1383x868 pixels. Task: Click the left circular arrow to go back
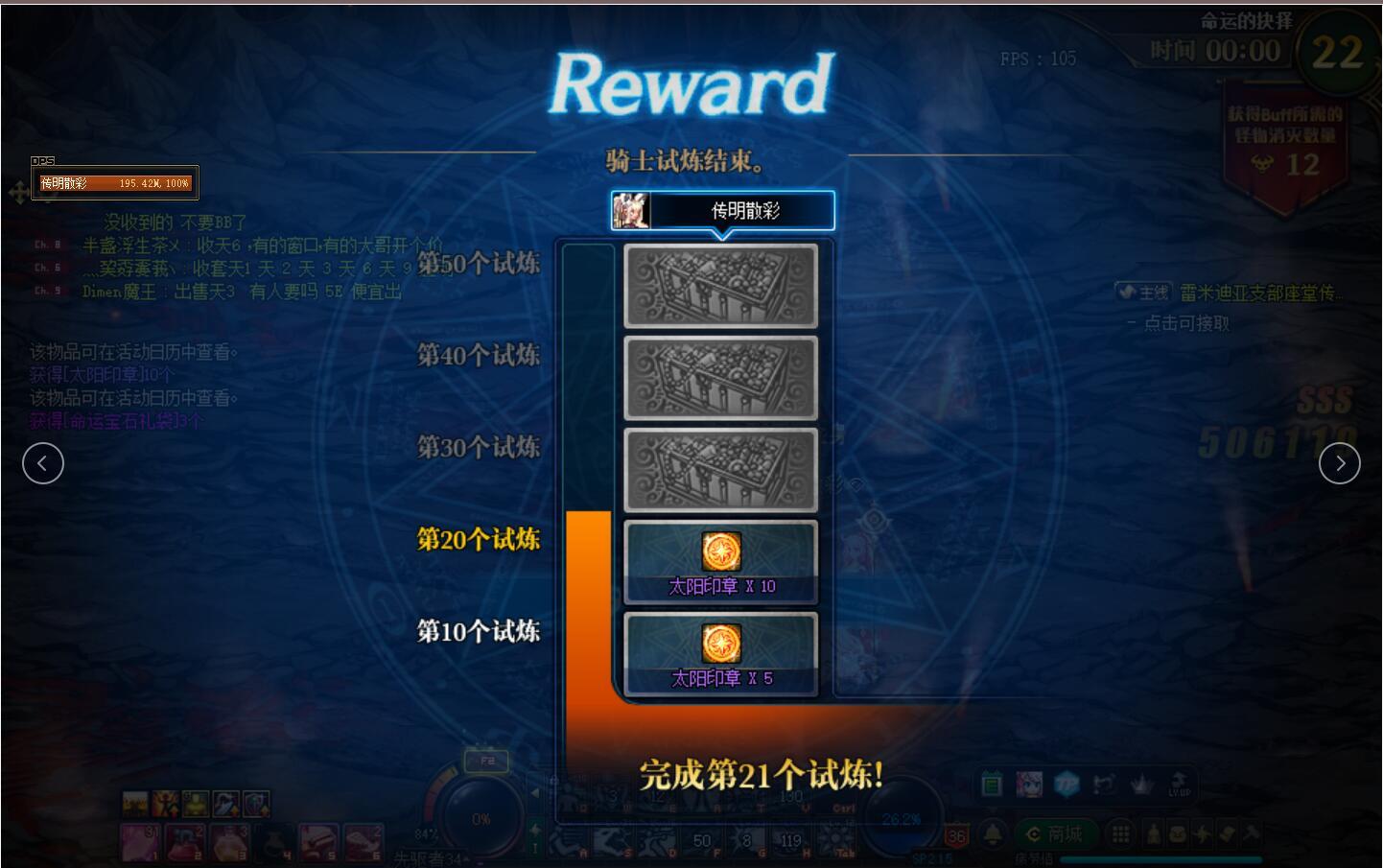43,463
